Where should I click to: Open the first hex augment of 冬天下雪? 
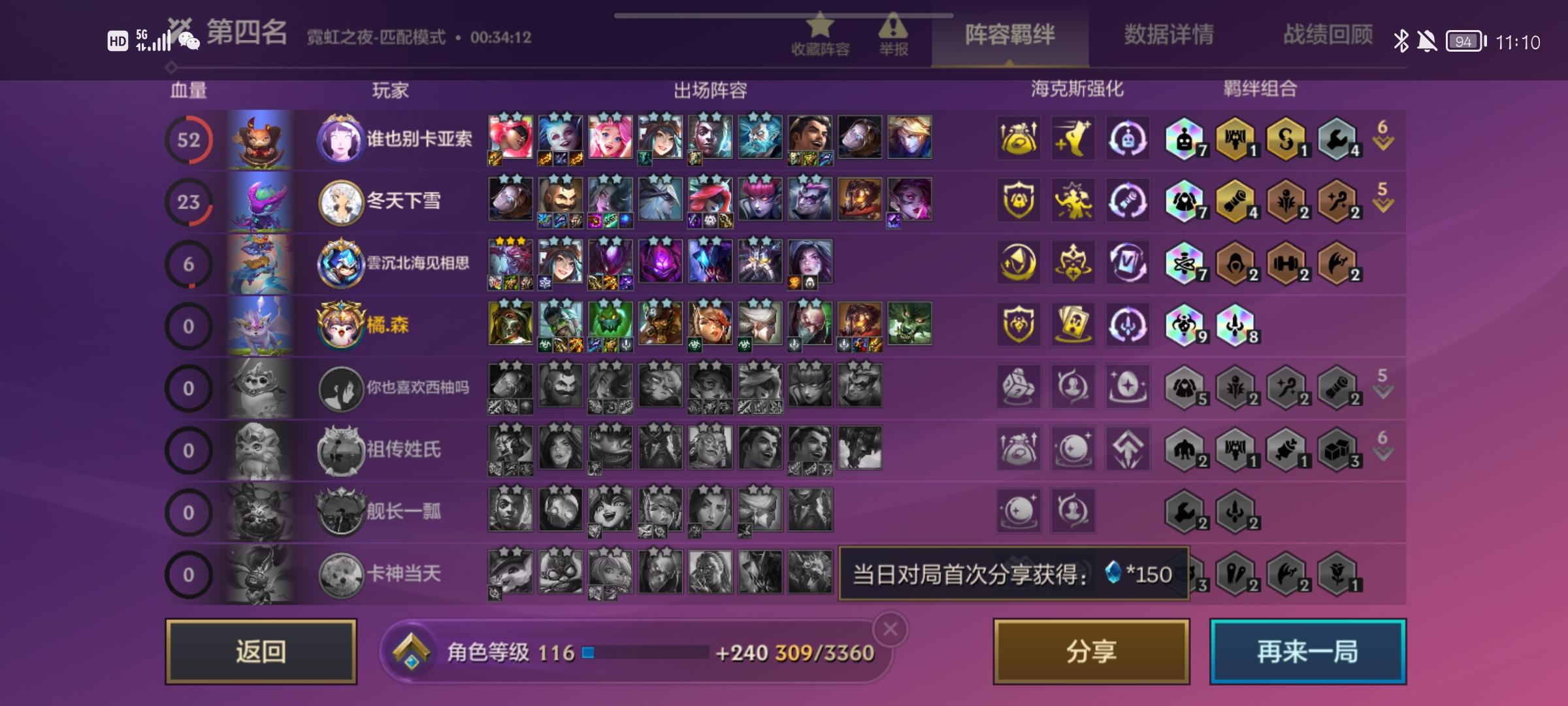pyautogui.click(x=1017, y=202)
